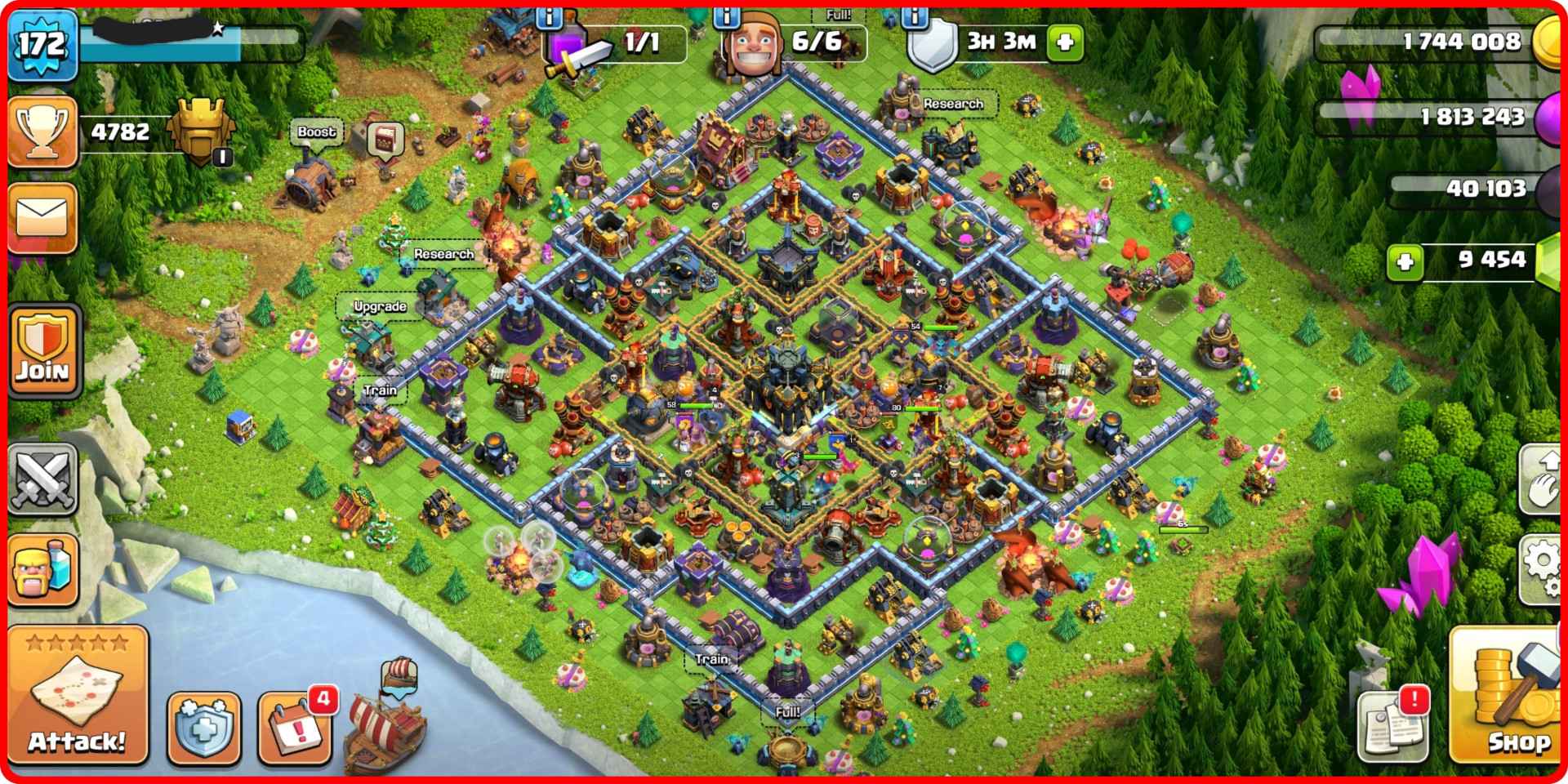Expand the Boost label above the Gold Mine
This screenshot has width=1568, height=784.
pos(317,131)
